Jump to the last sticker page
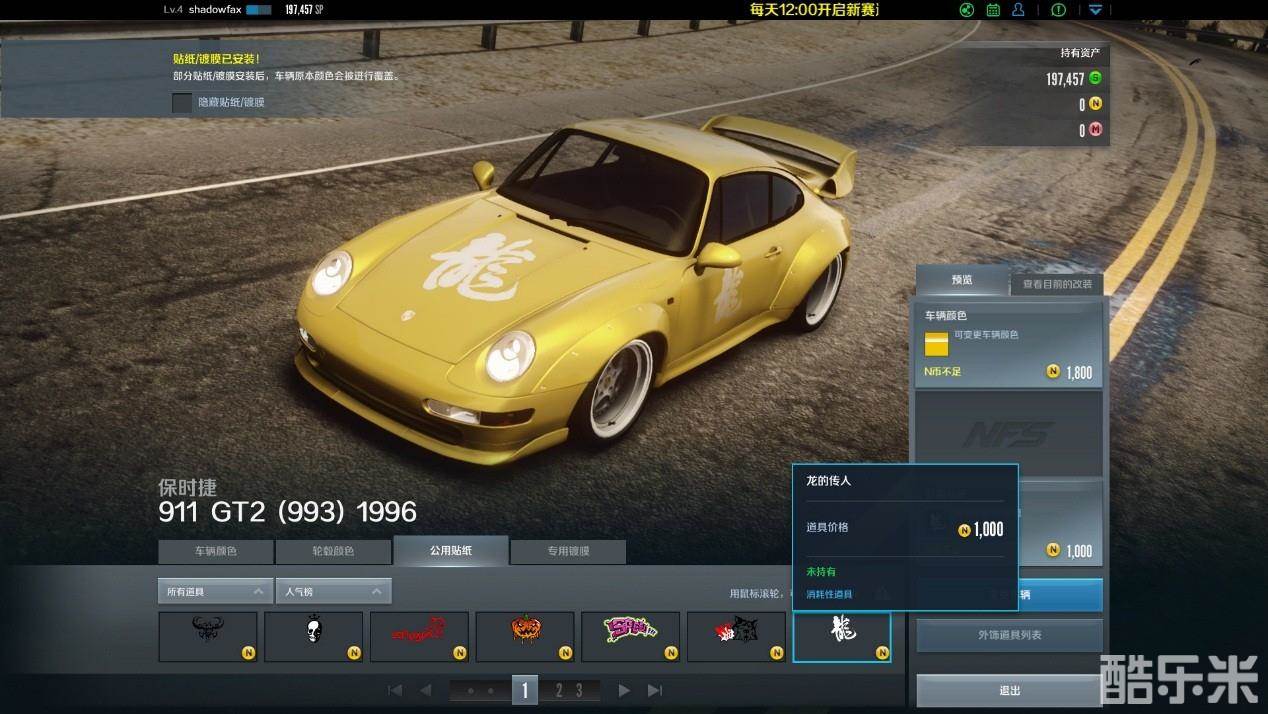 pos(655,690)
